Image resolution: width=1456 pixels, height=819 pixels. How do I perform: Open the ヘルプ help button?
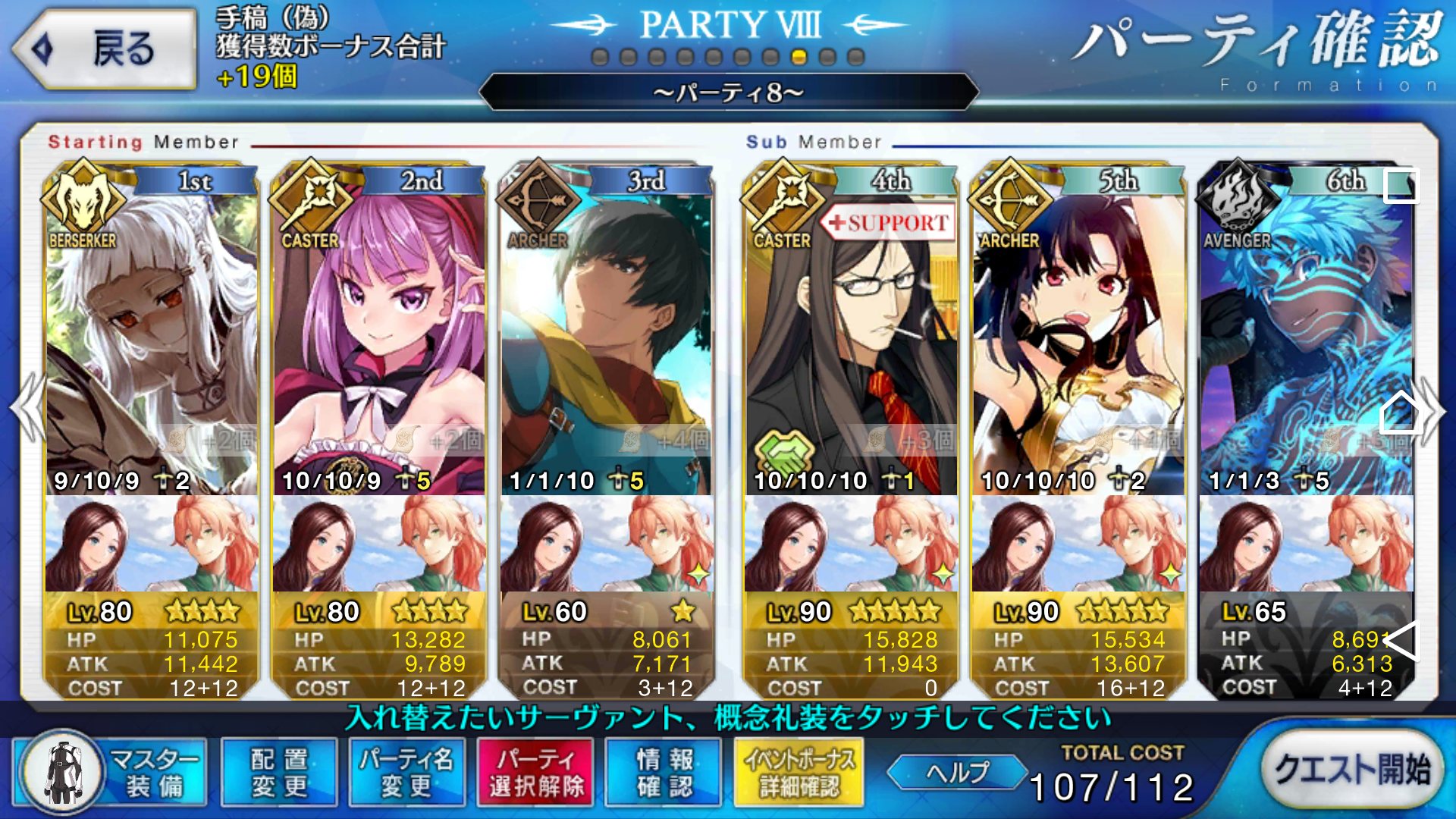point(957,772)
